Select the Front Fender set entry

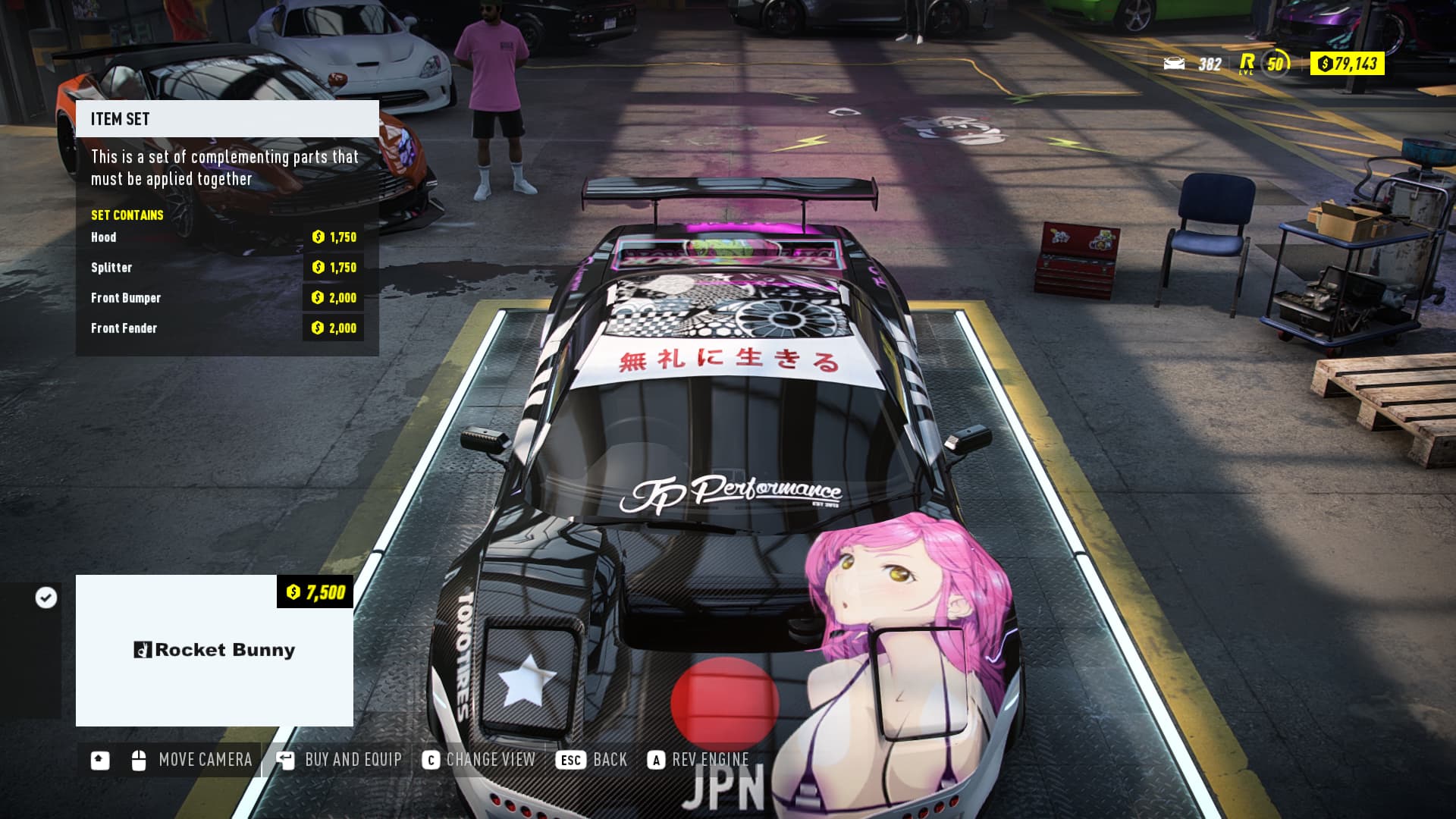pos(227,328)
